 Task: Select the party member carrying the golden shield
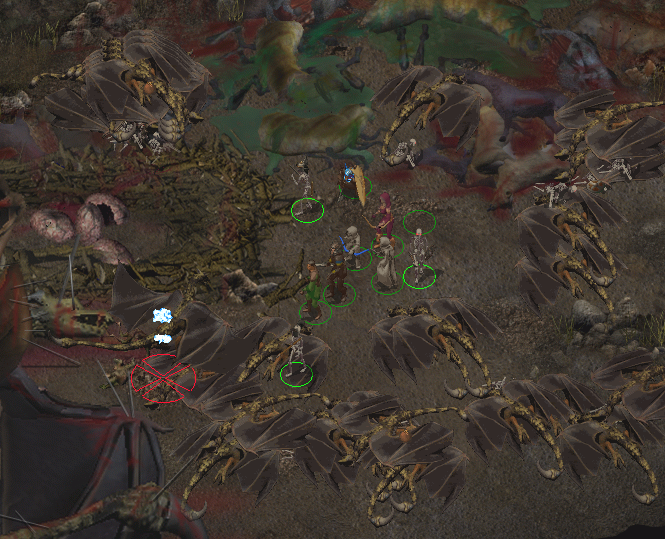pos(352,185)
